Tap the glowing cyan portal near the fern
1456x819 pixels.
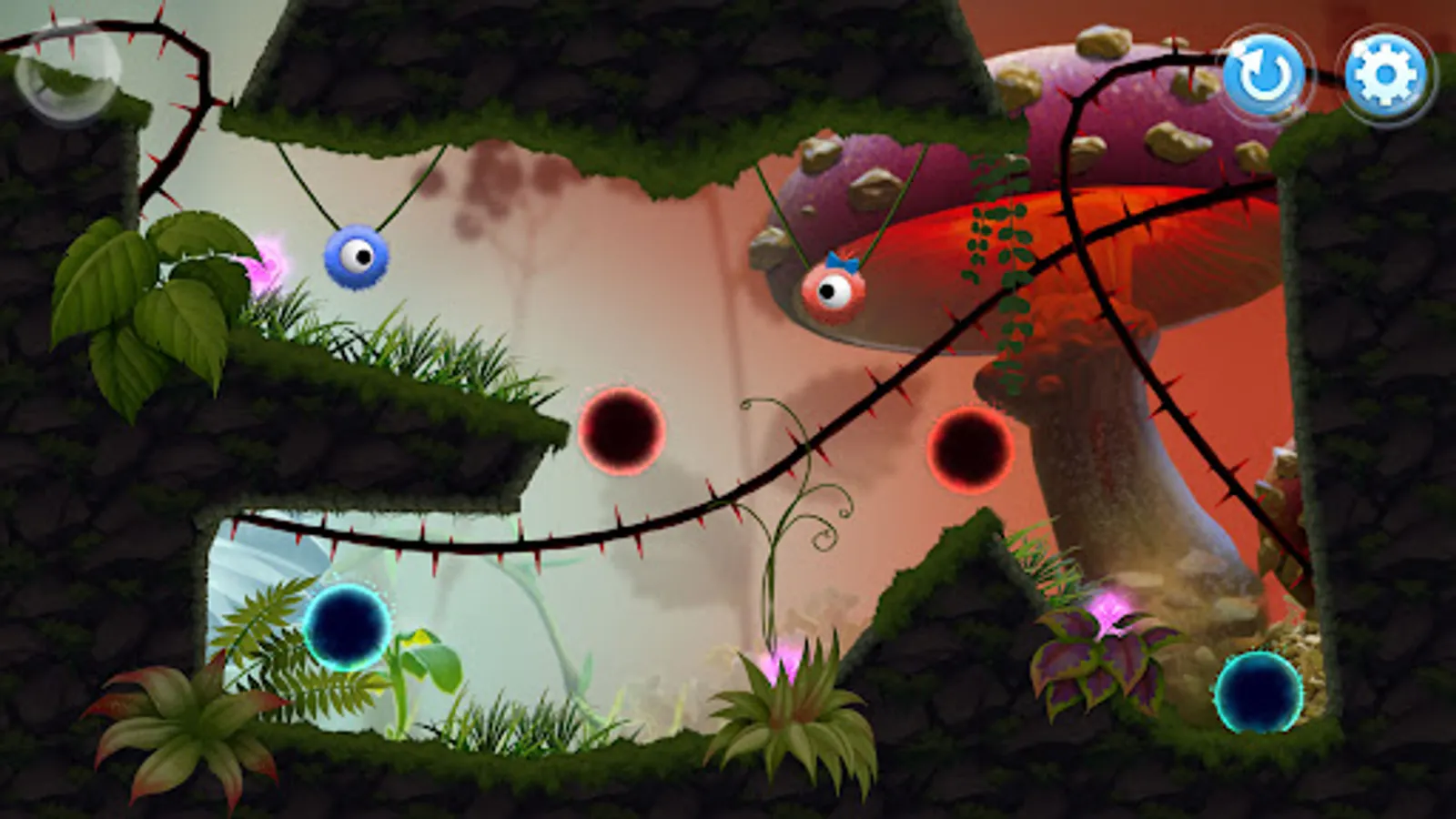click(349, 626)
